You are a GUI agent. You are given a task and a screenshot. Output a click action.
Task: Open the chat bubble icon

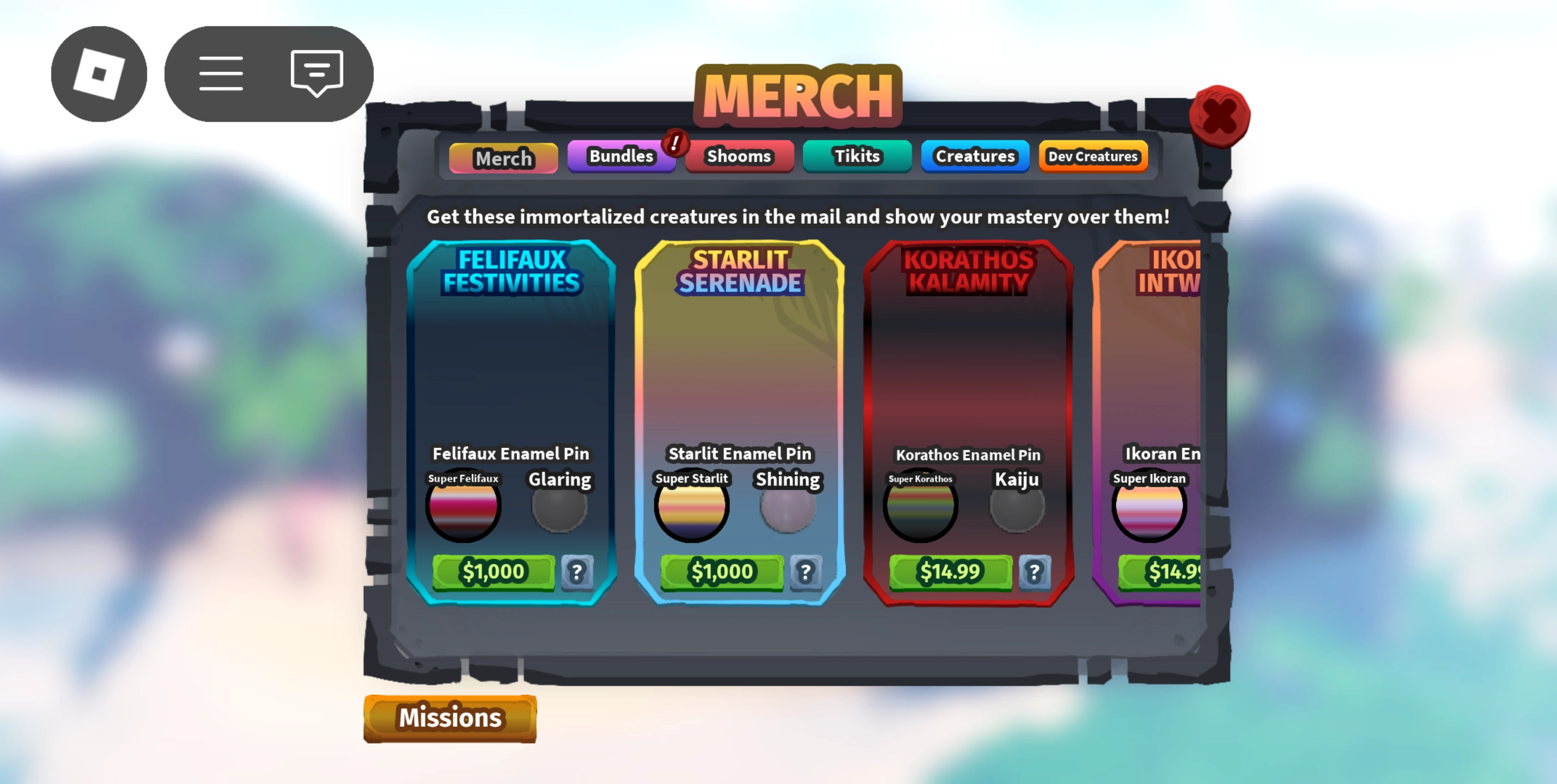(x=314, y=73)
